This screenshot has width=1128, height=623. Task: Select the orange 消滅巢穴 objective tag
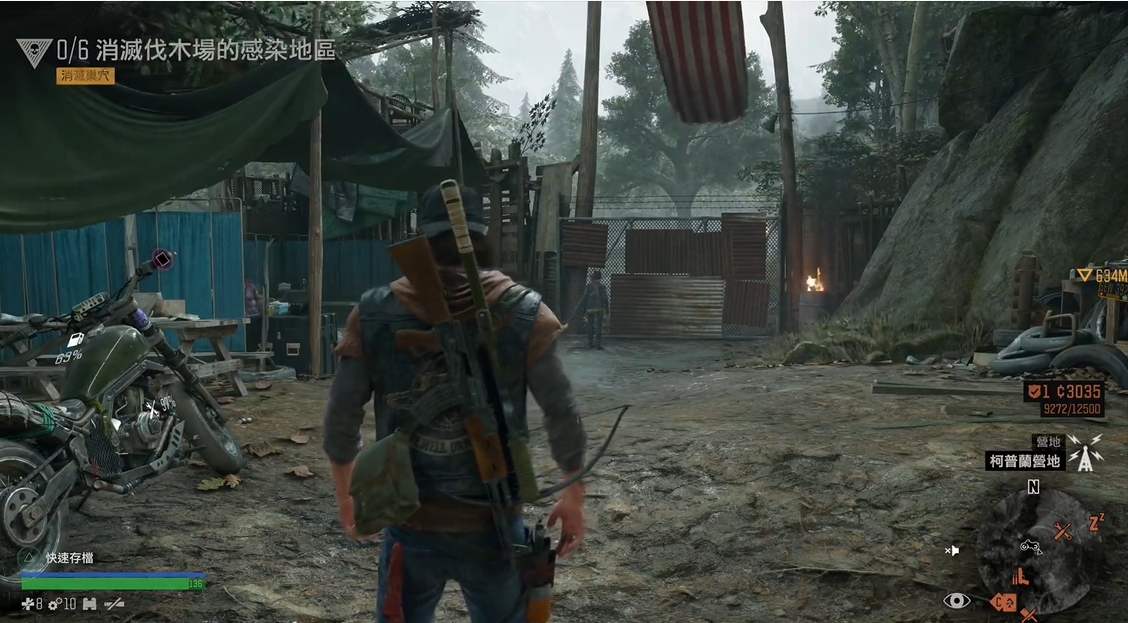[x=85, y=76]
